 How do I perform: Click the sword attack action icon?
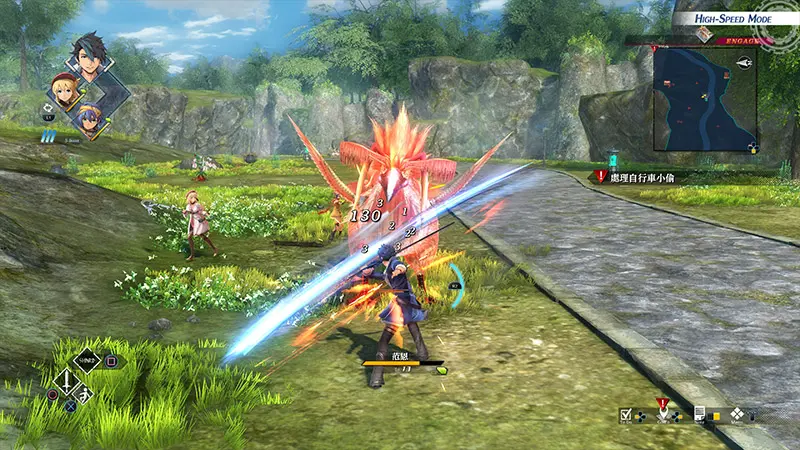(66, 381)
